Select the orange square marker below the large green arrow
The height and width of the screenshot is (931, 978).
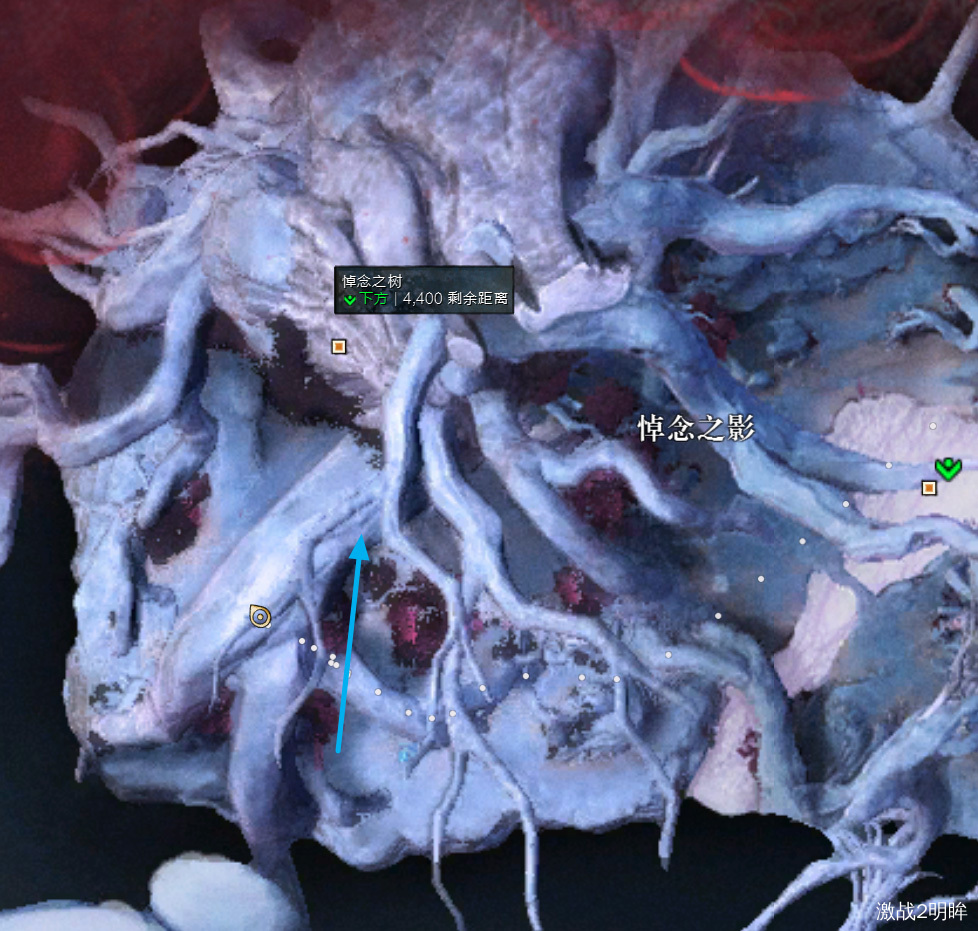tap(929, 488)
